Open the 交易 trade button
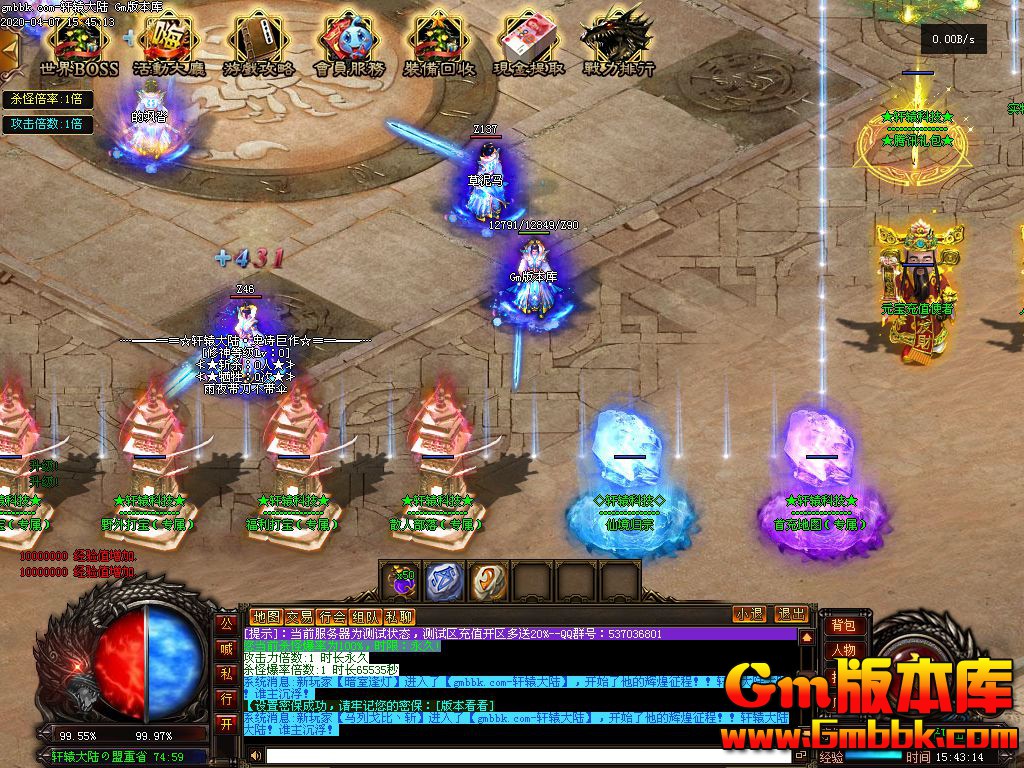 [x=299, y=616]
